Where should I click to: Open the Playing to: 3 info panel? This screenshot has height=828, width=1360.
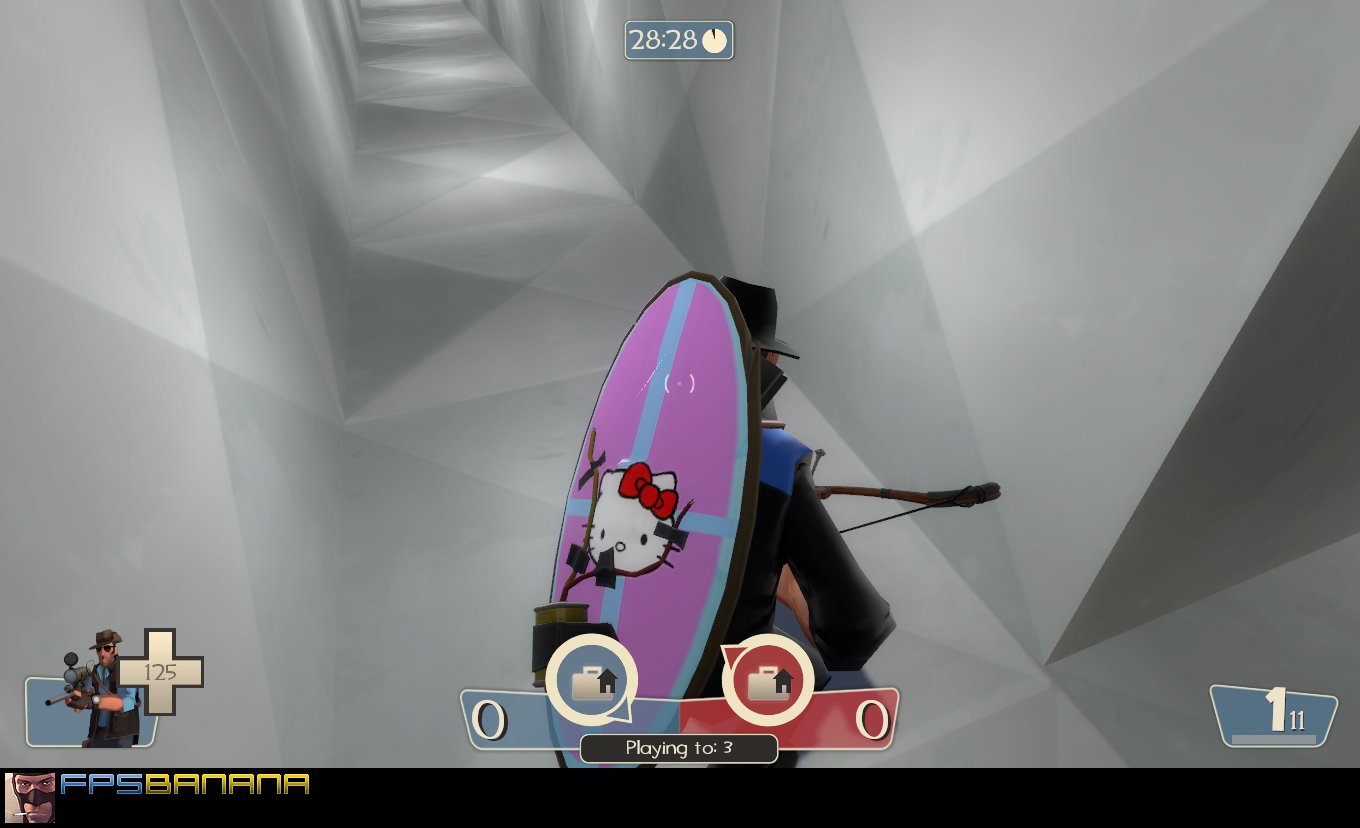(680, 748)
